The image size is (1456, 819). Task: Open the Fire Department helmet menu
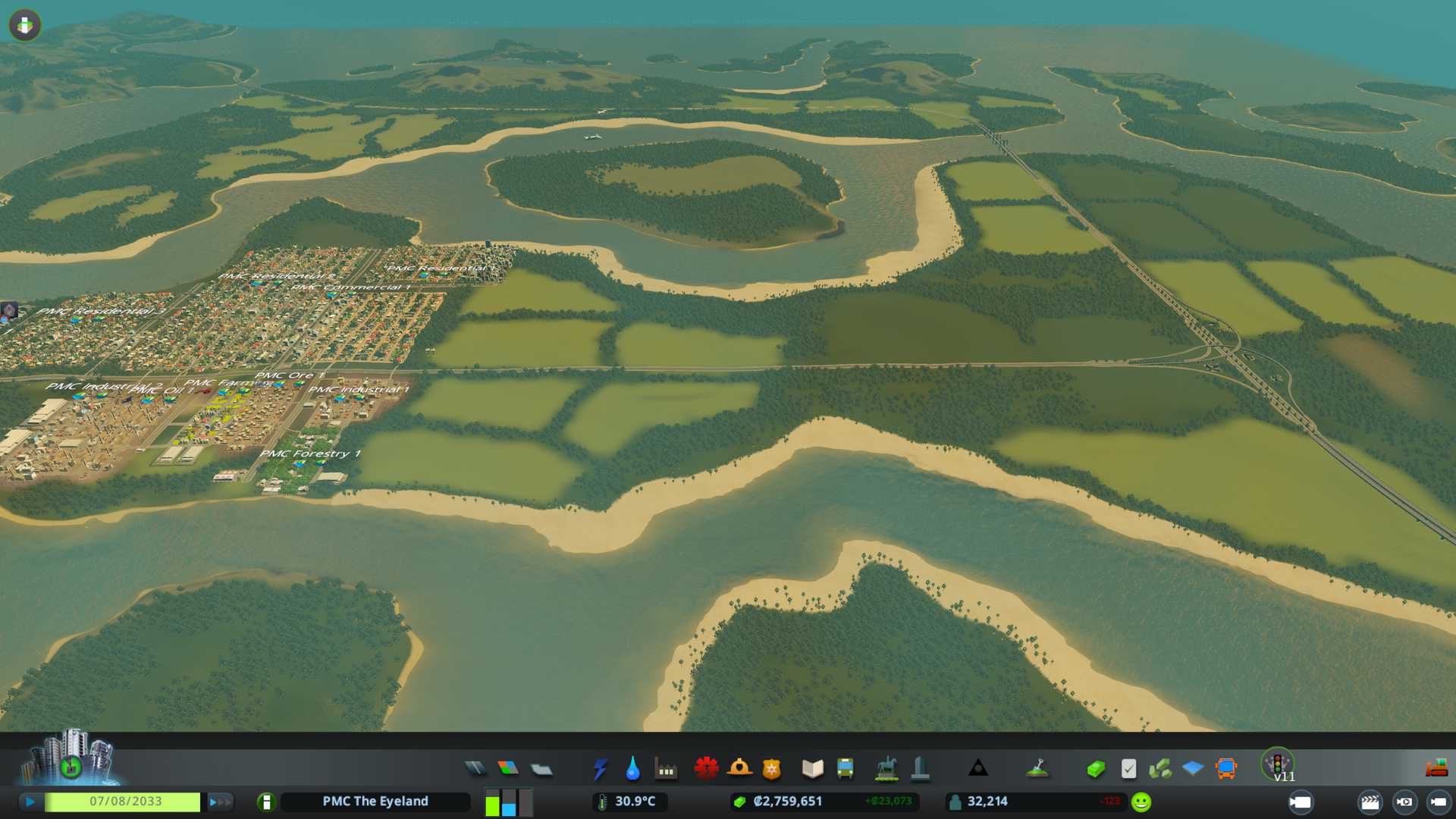[x=739, y=769]
